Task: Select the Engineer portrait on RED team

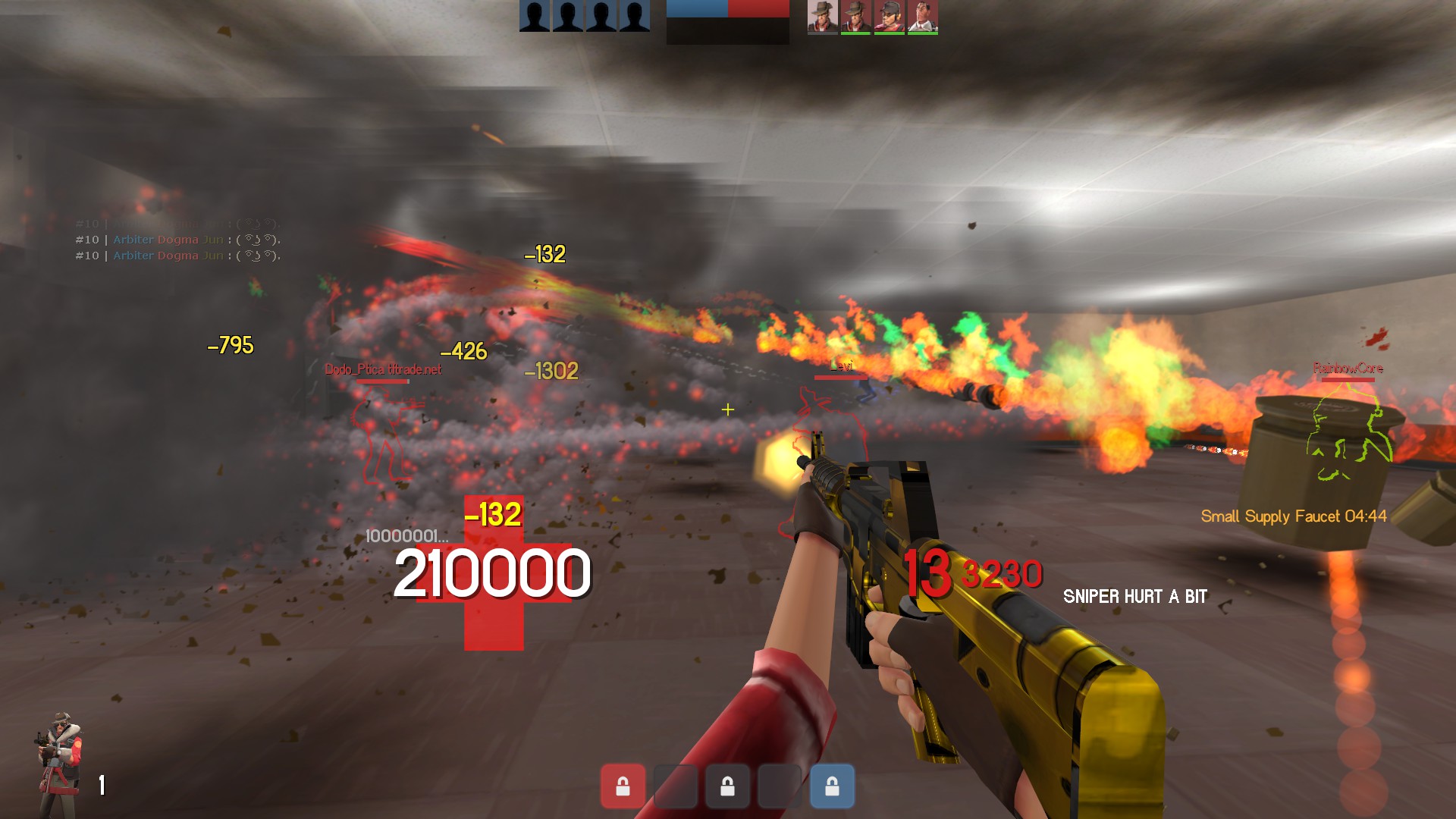Action: [889, 17]
